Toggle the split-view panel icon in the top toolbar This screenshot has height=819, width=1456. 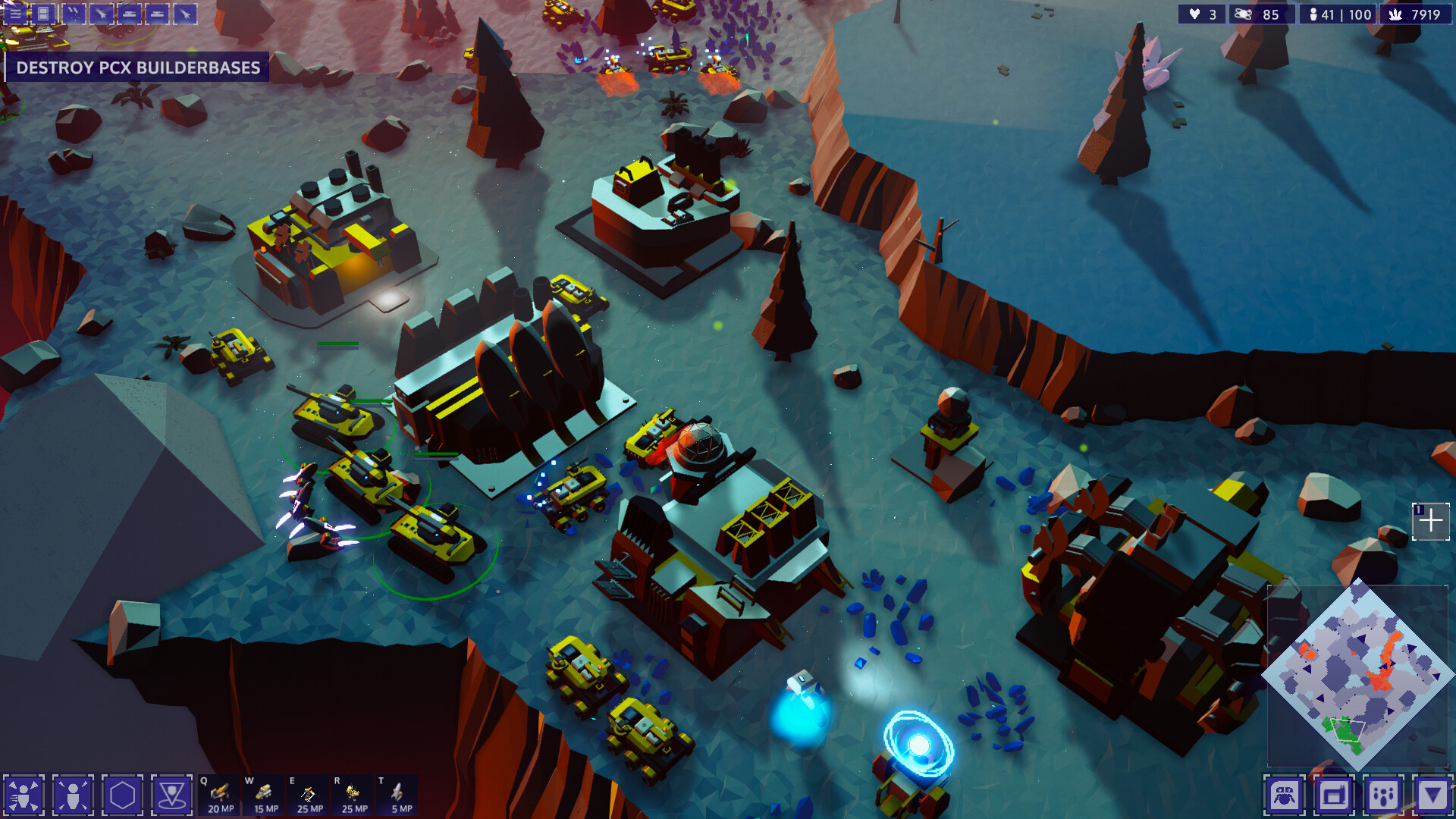point(43,14)
